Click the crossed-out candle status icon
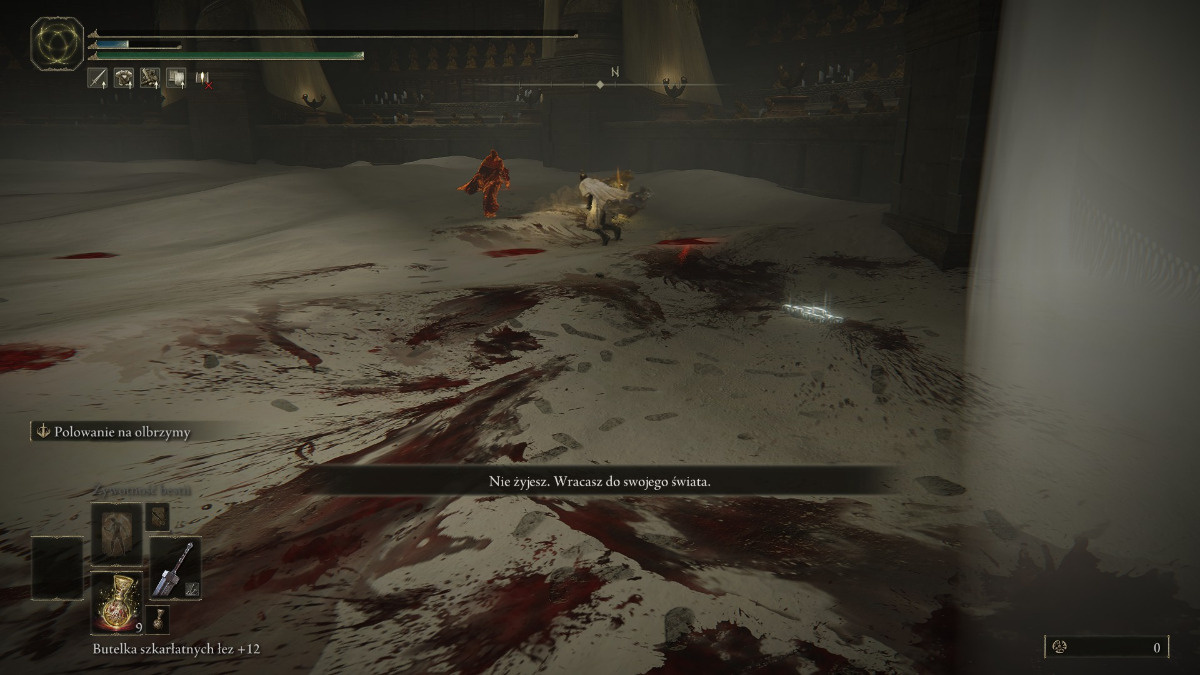 [x=203, y=78]
